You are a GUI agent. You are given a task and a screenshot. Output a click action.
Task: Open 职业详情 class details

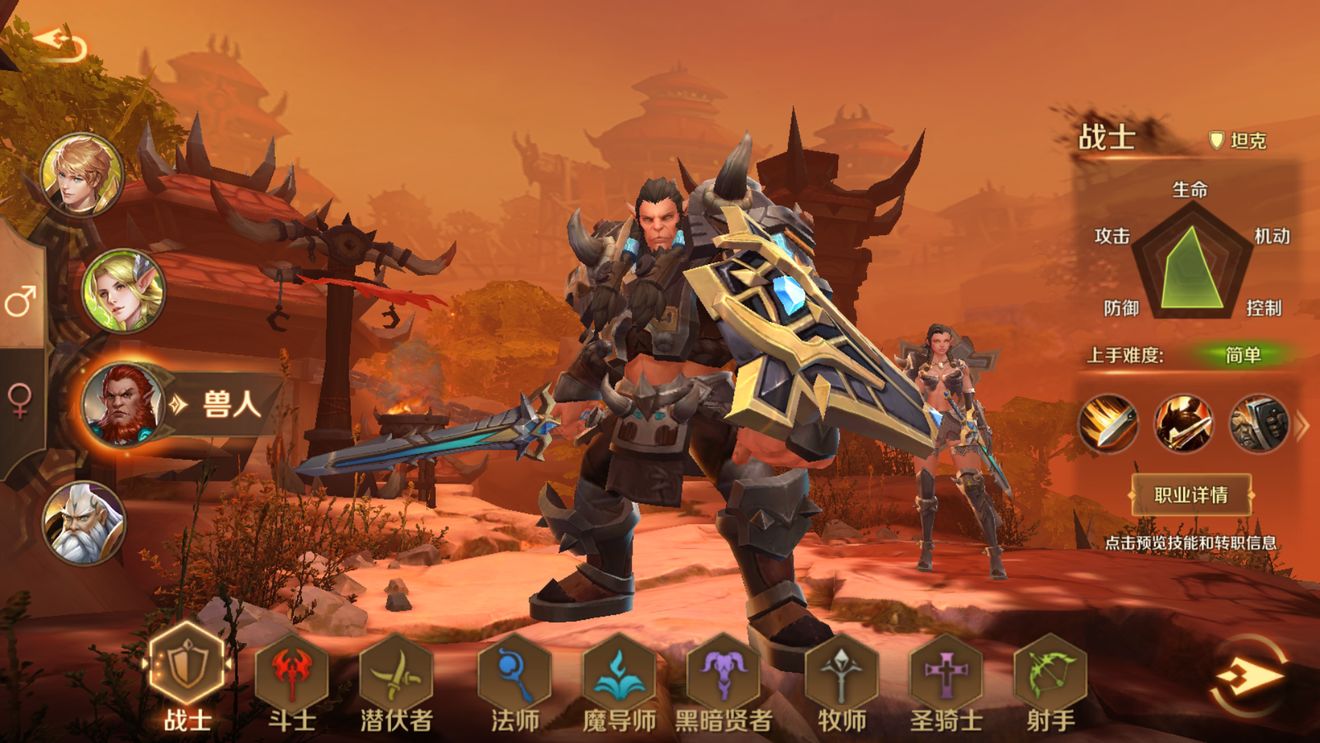coord(1191,495)
